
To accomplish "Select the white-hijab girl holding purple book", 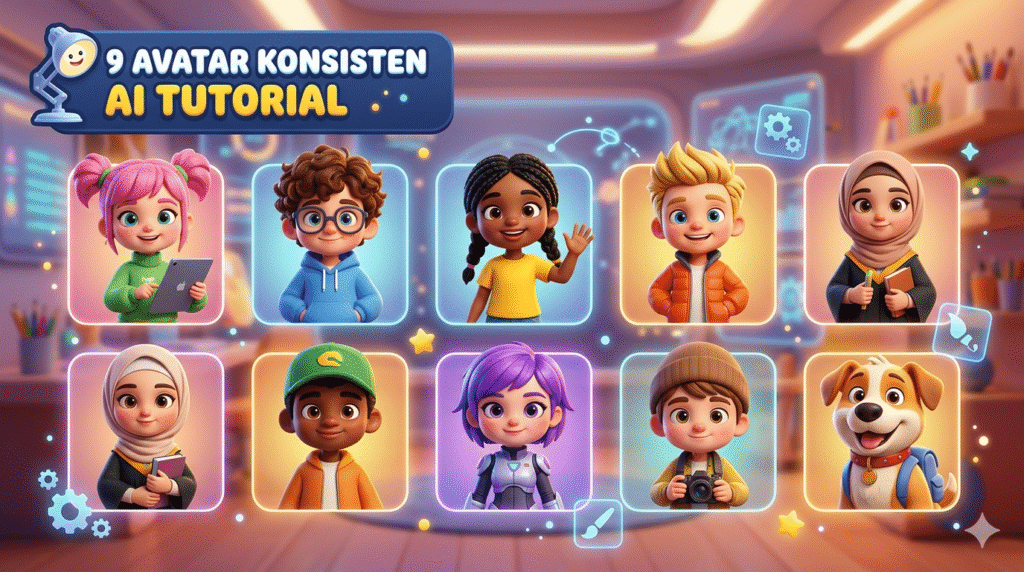I will pos(146,431).
